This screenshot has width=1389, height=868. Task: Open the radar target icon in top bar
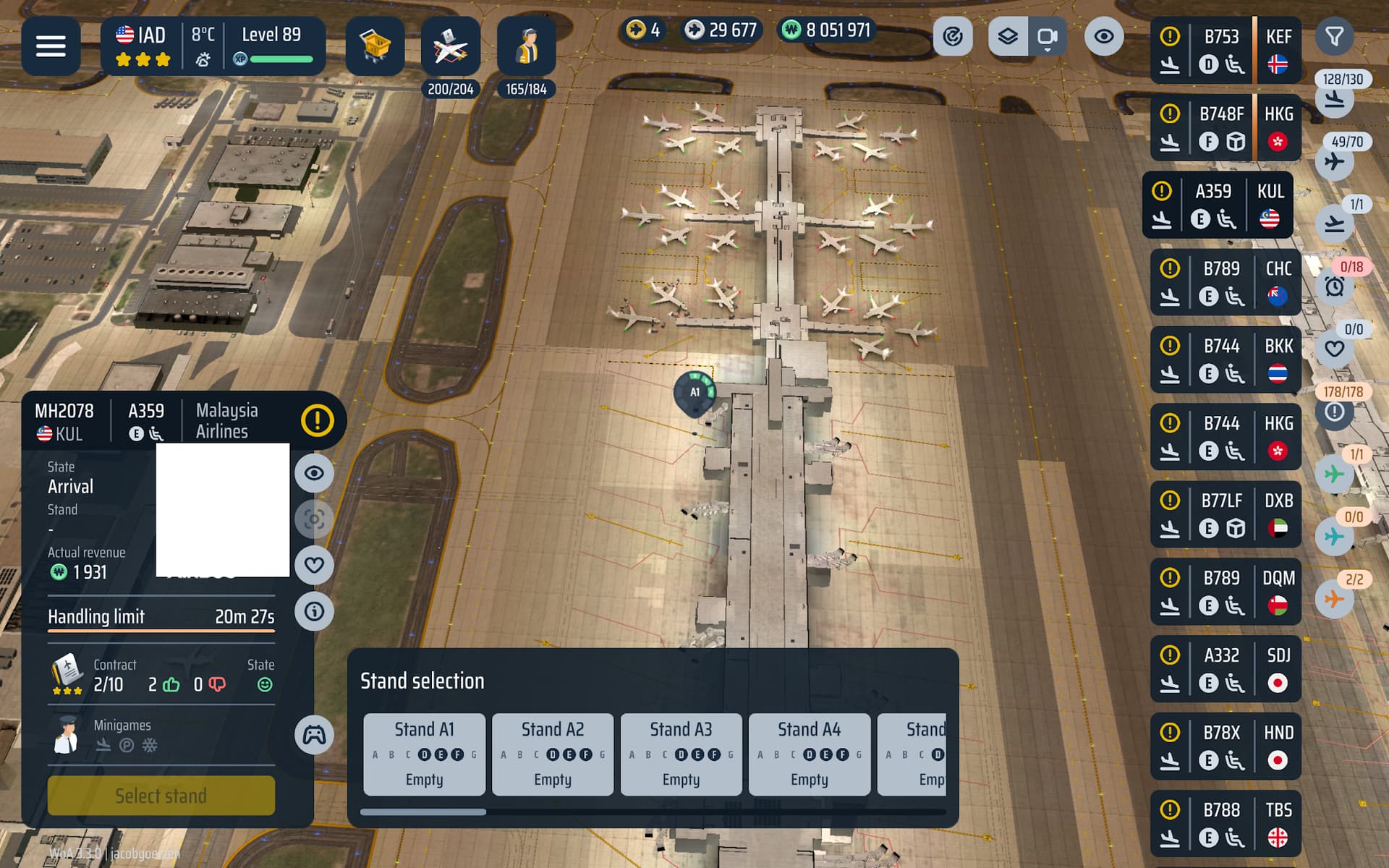953,36
